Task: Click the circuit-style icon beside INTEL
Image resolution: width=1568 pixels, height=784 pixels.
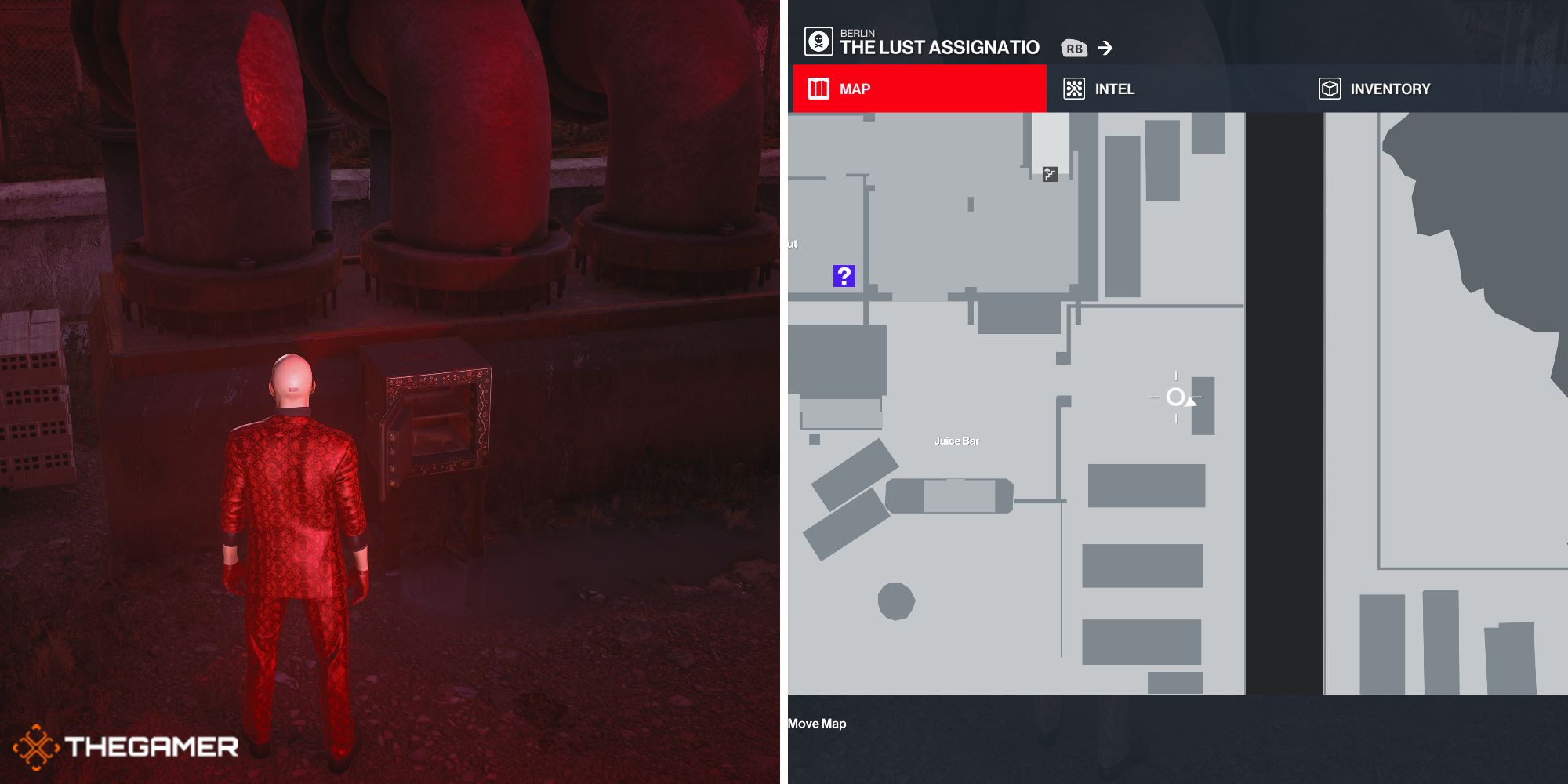Action: click(1075, 89)
